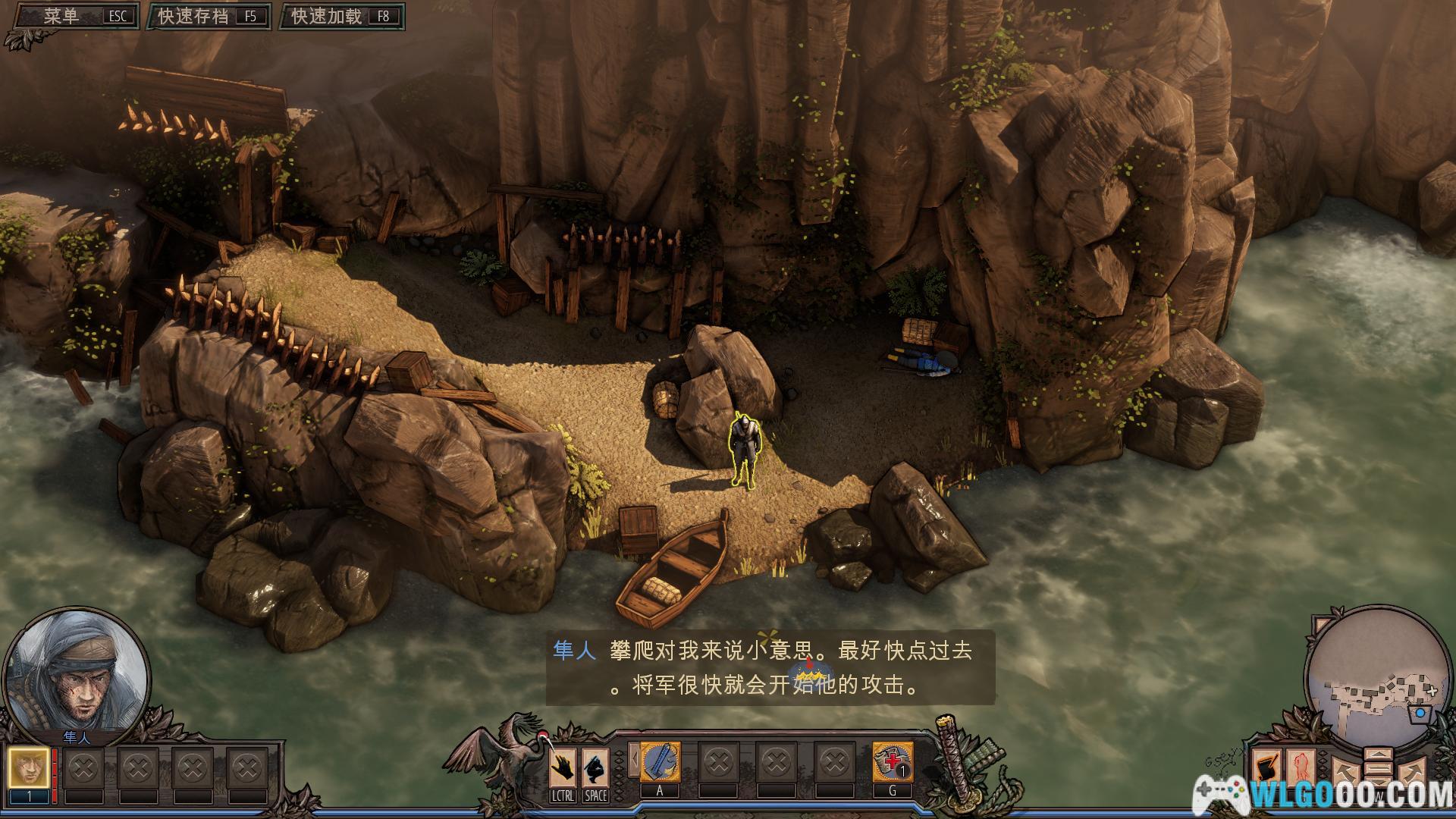Select Hayato's small gold portrait slot
The width and height of the screenshot is (1456, 819).
coord(29,767)
